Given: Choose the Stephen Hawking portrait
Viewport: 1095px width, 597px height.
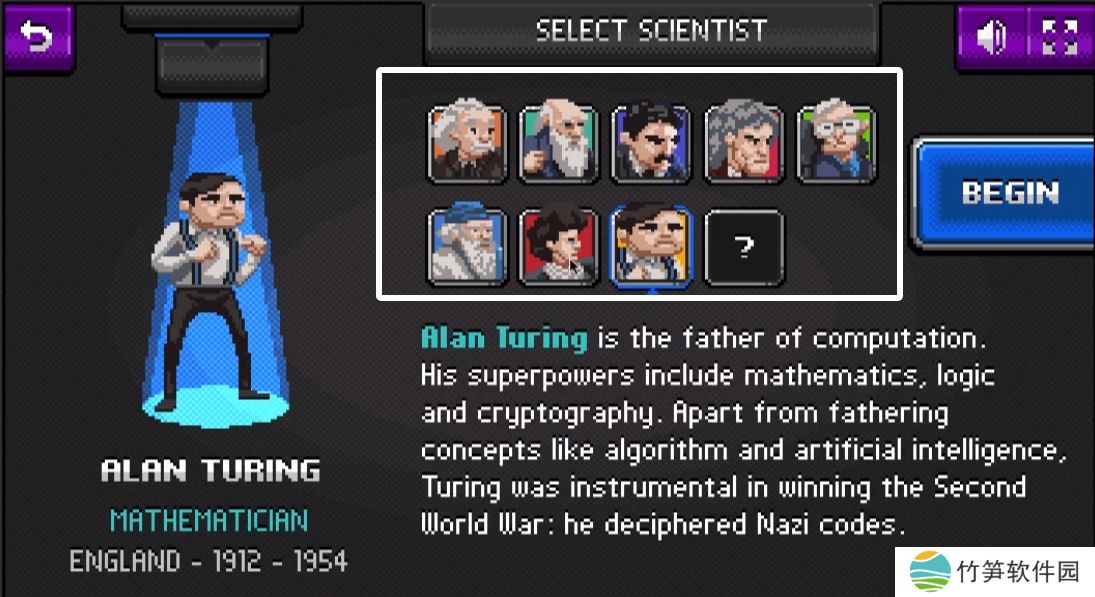Looking at the screenshot, I should 835,146.
